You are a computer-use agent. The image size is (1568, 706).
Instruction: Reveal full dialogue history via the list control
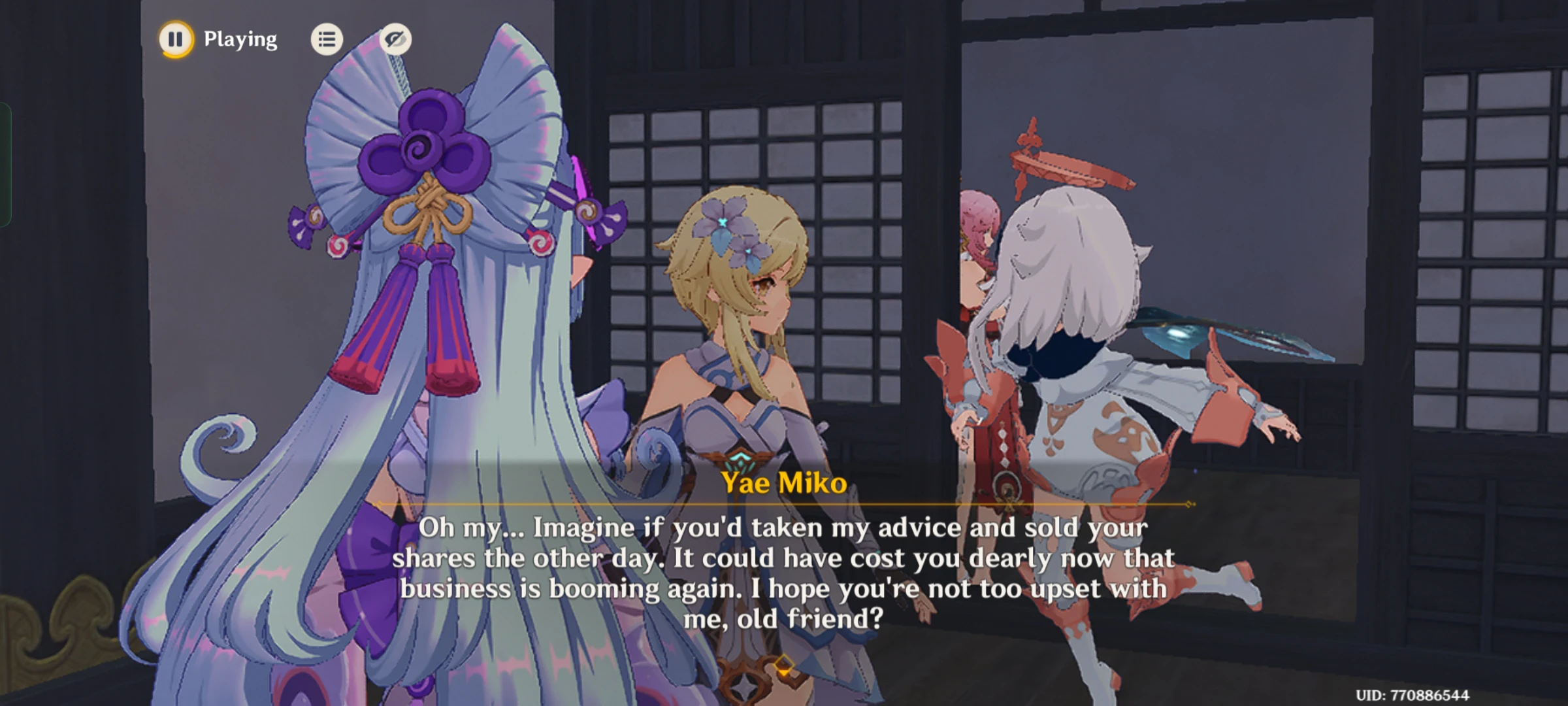(x=327, y=39)
